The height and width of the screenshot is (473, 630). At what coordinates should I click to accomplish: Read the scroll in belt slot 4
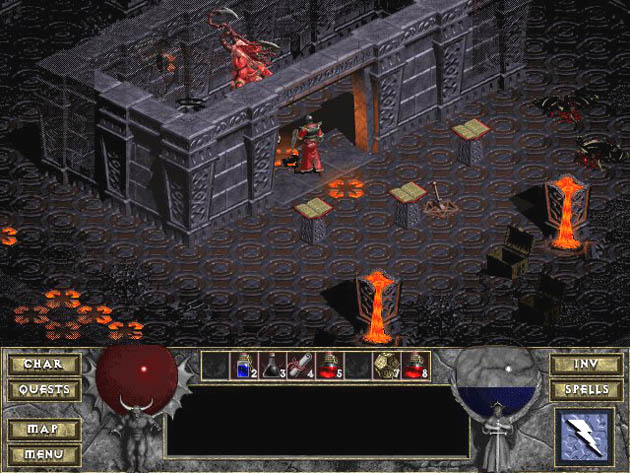301,366
